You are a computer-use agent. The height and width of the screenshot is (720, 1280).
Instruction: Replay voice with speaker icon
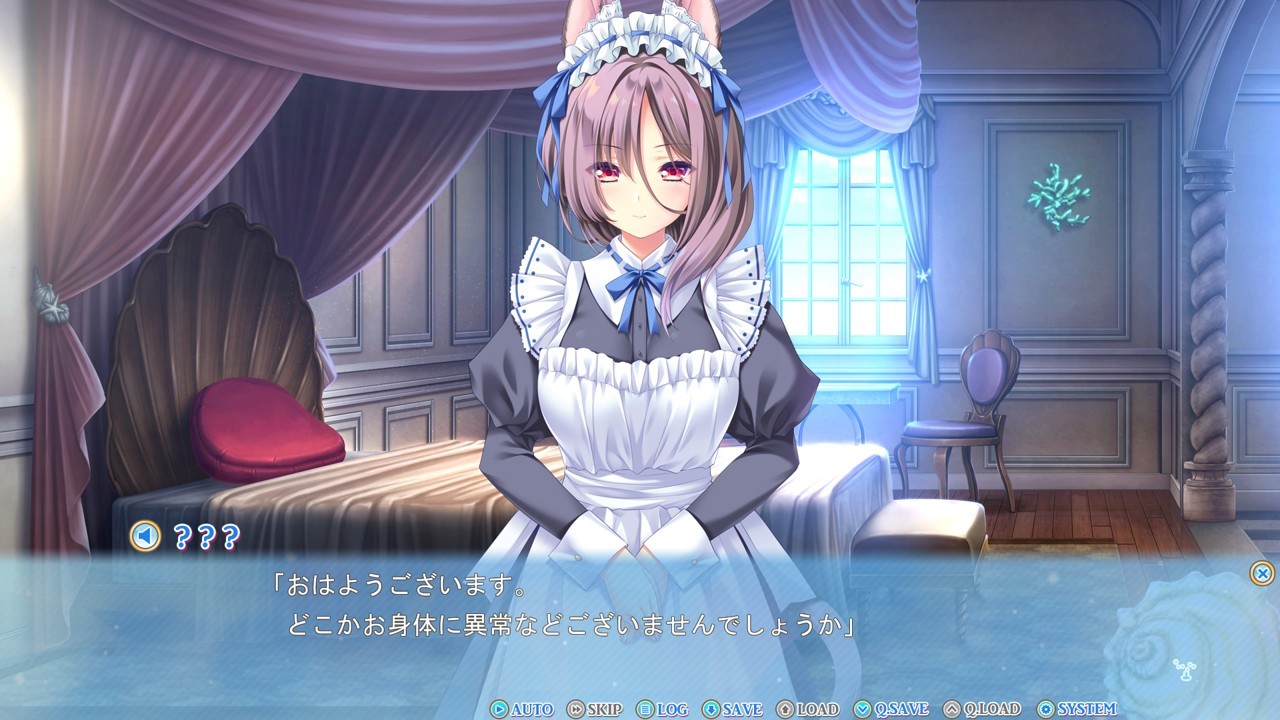coord(145,537)
